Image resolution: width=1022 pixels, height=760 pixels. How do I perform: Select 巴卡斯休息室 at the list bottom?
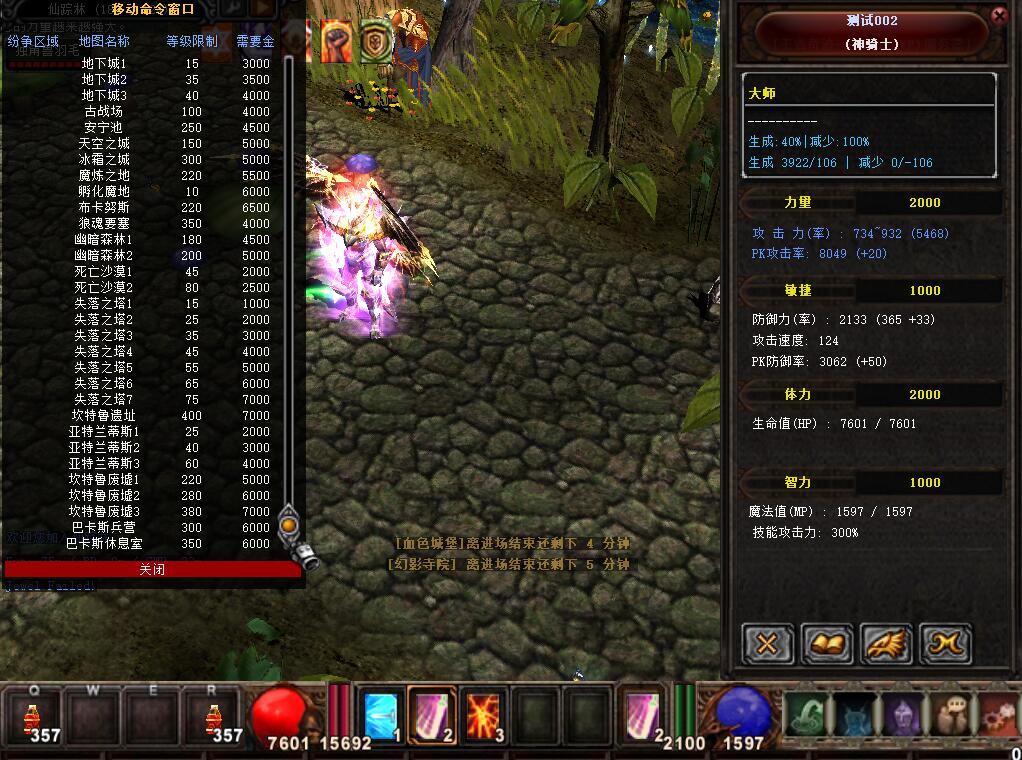(x=104, y=543)
